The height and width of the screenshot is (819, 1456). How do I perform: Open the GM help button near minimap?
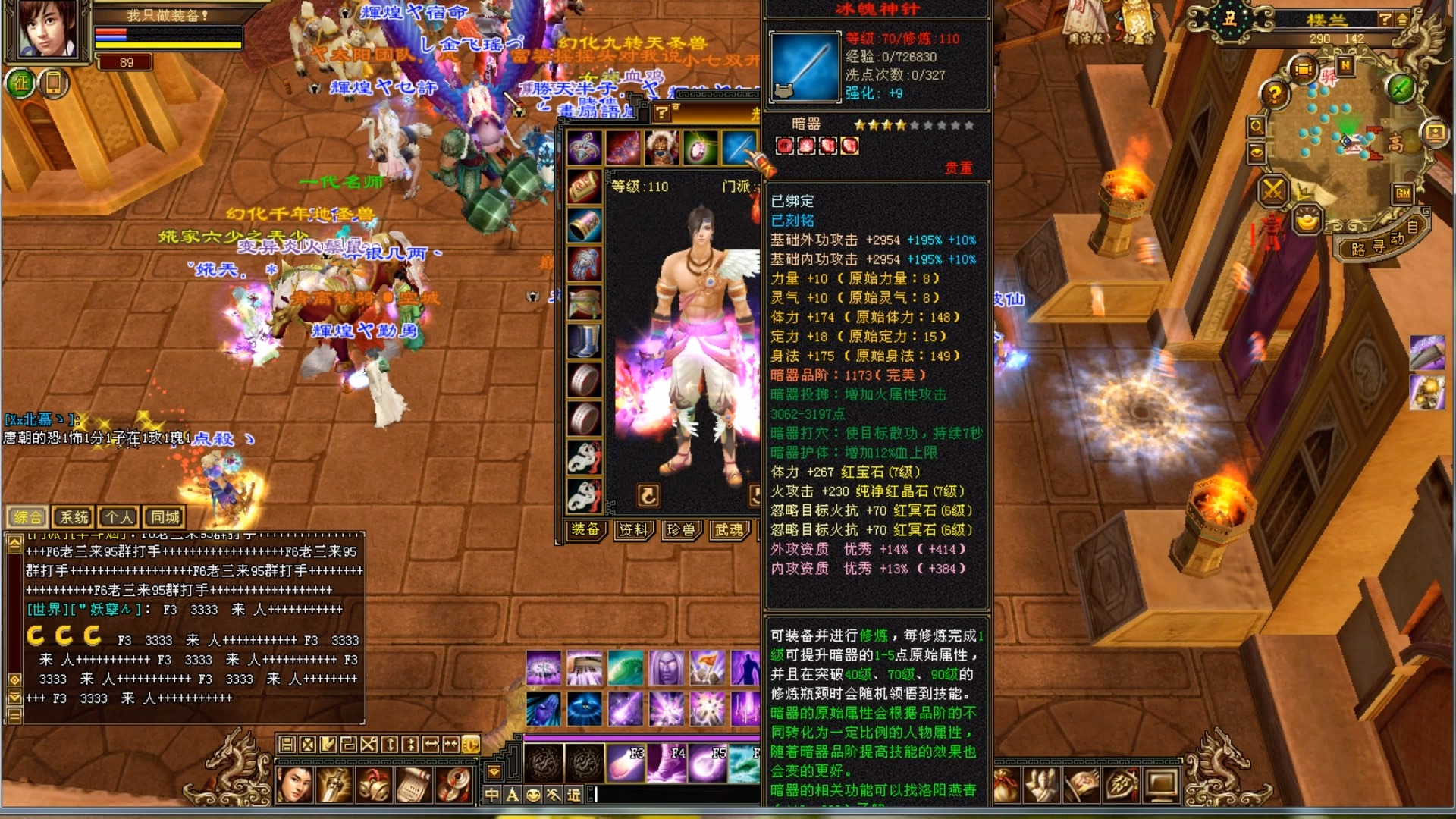point(1403,193)
